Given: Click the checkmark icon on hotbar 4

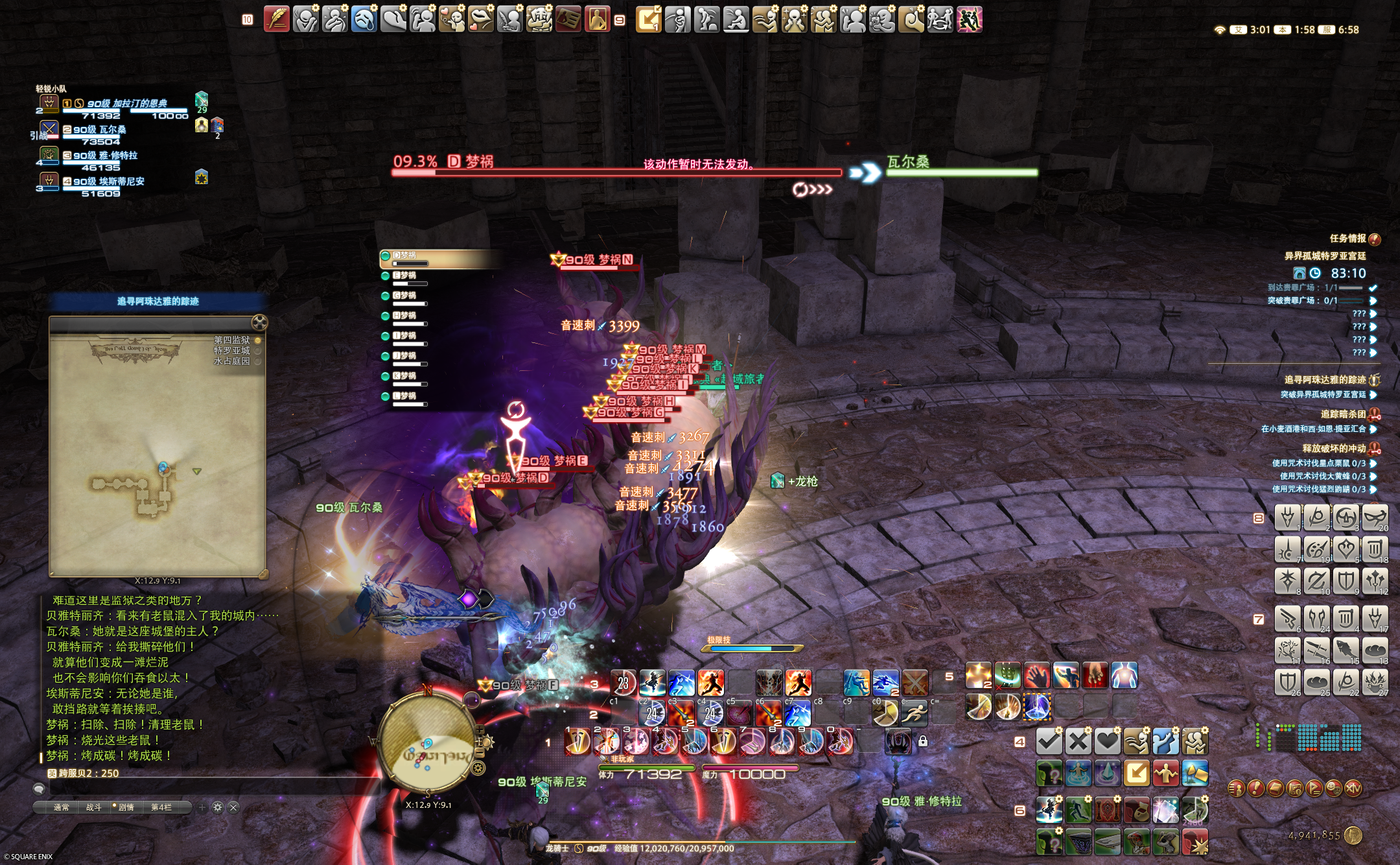Looking at the screenshot, I should coord(1048,741).
